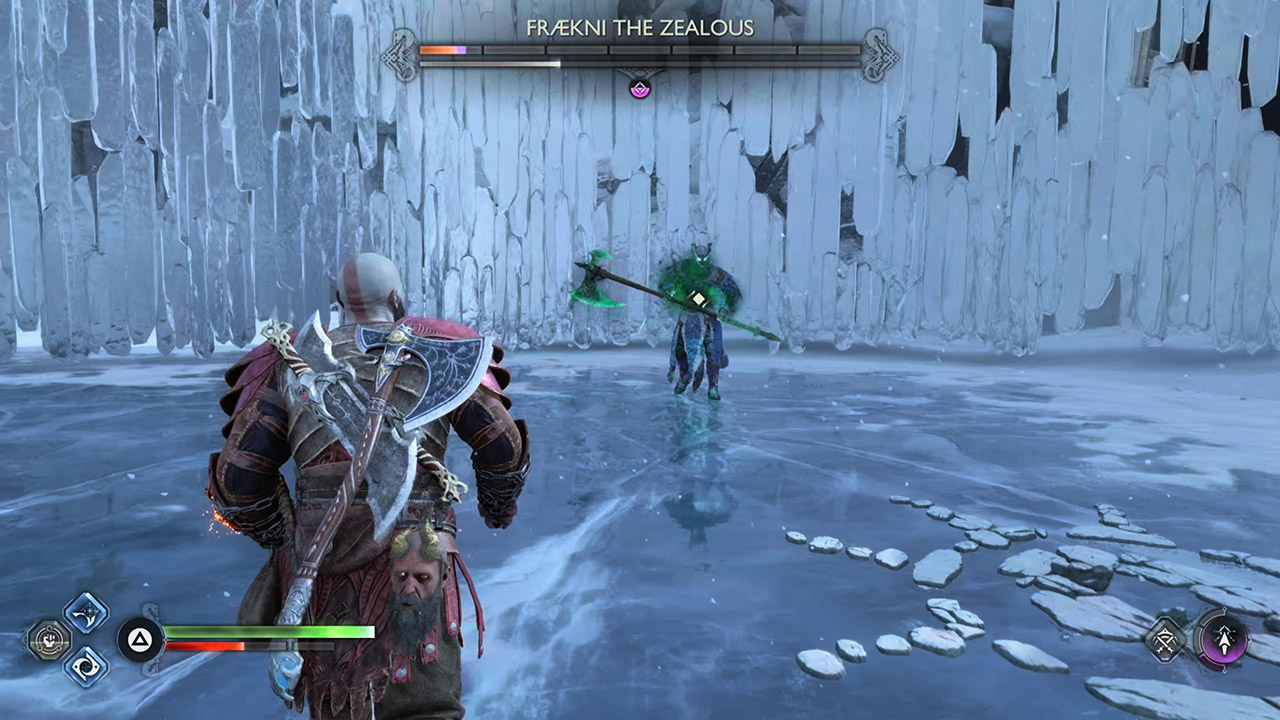Image resolution: width=1280 pixels, height=720 pixels.
Task: Trigger the lower blue swirl runic attack
Action: point(86,666)
